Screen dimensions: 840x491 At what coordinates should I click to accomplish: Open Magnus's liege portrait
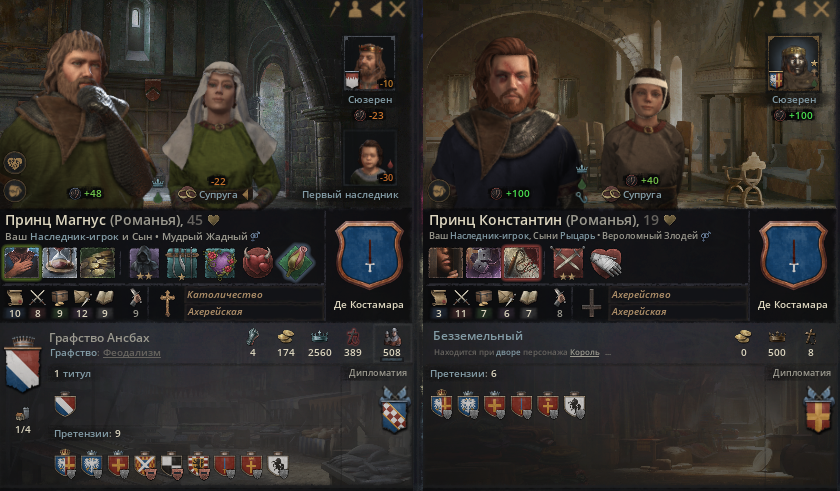(367, 63)
